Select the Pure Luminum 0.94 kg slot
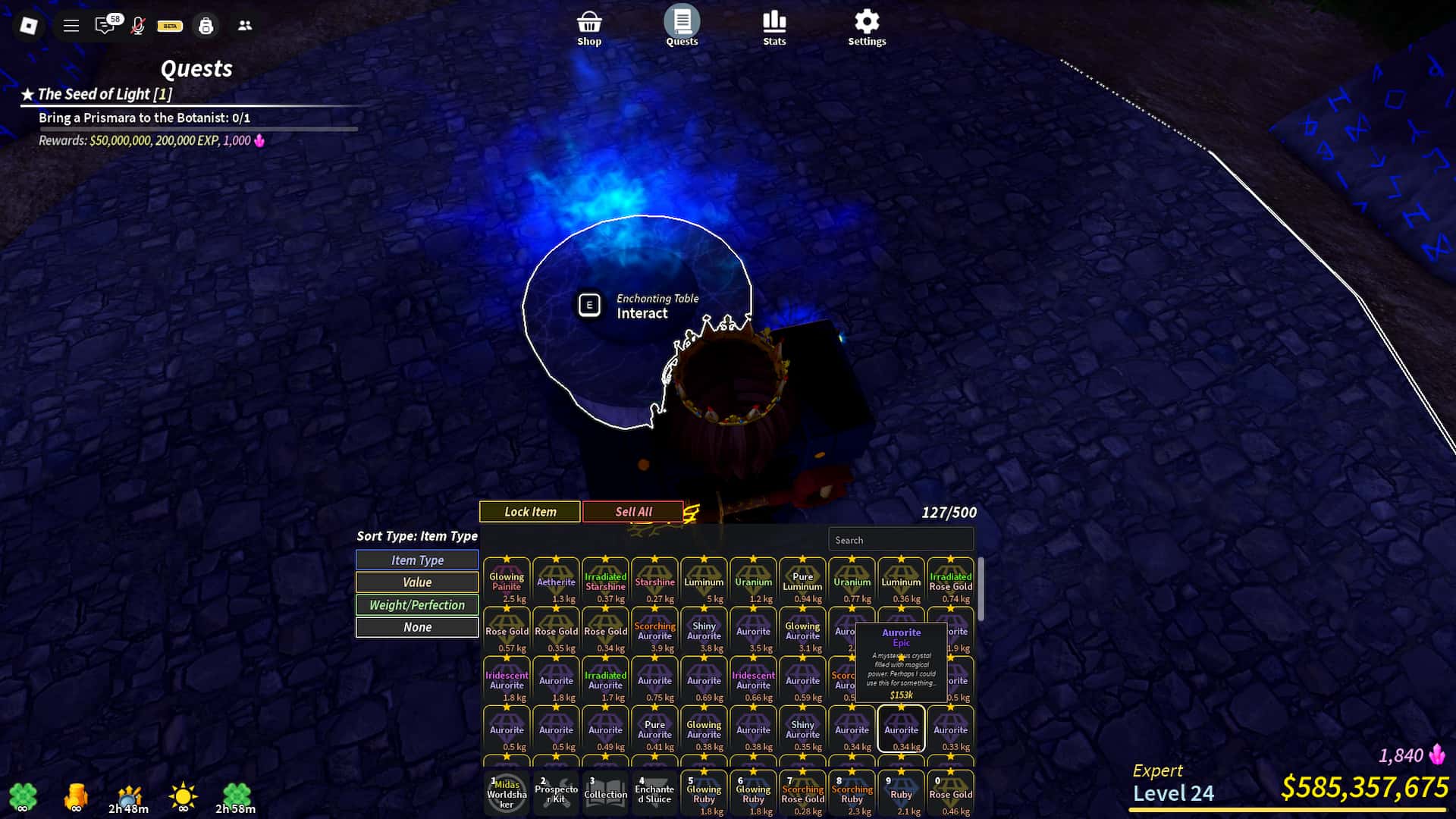1456x819 pixels. tap(802, 582)
